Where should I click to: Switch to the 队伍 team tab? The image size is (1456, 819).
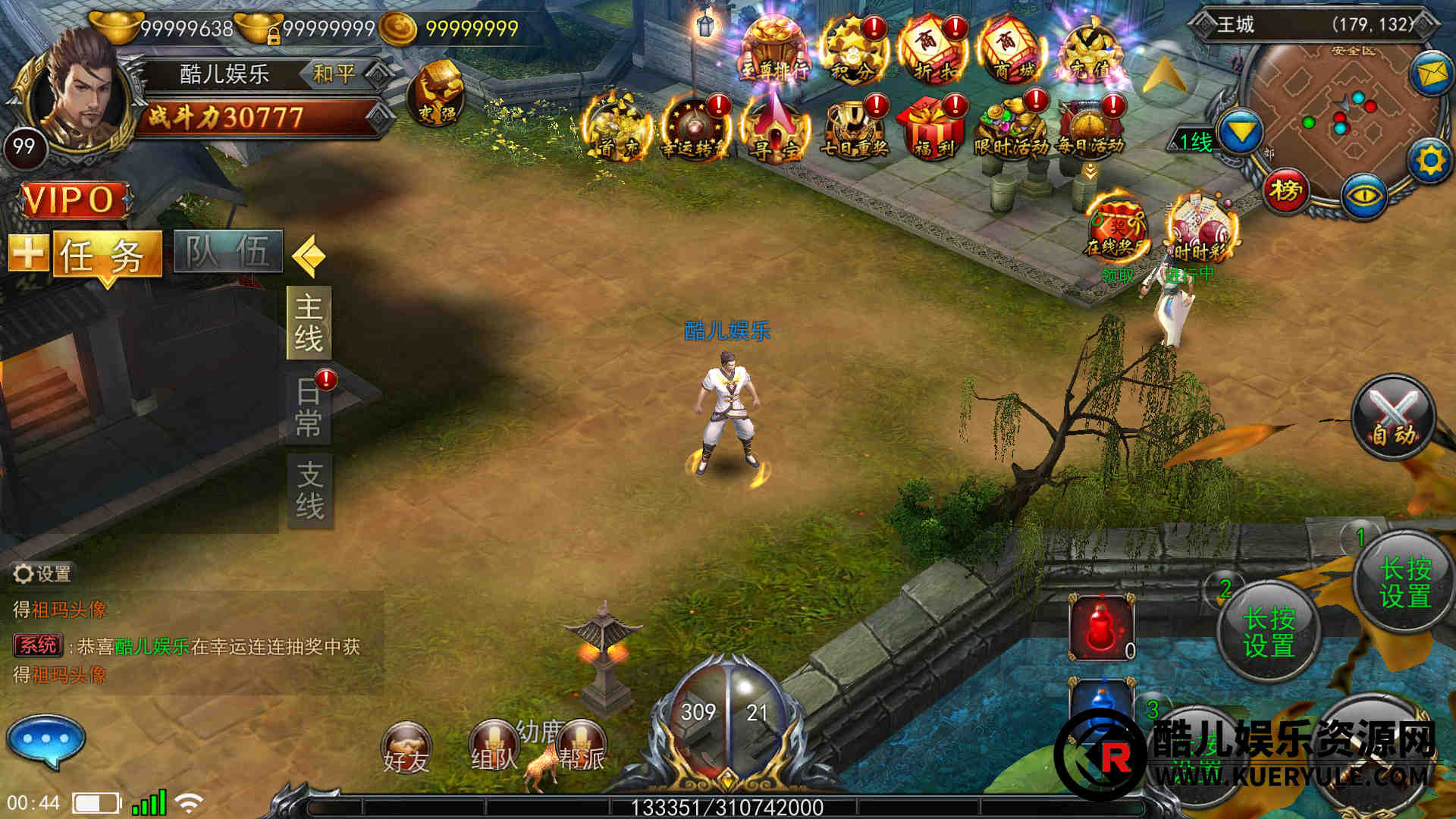(x=227, y=252)
